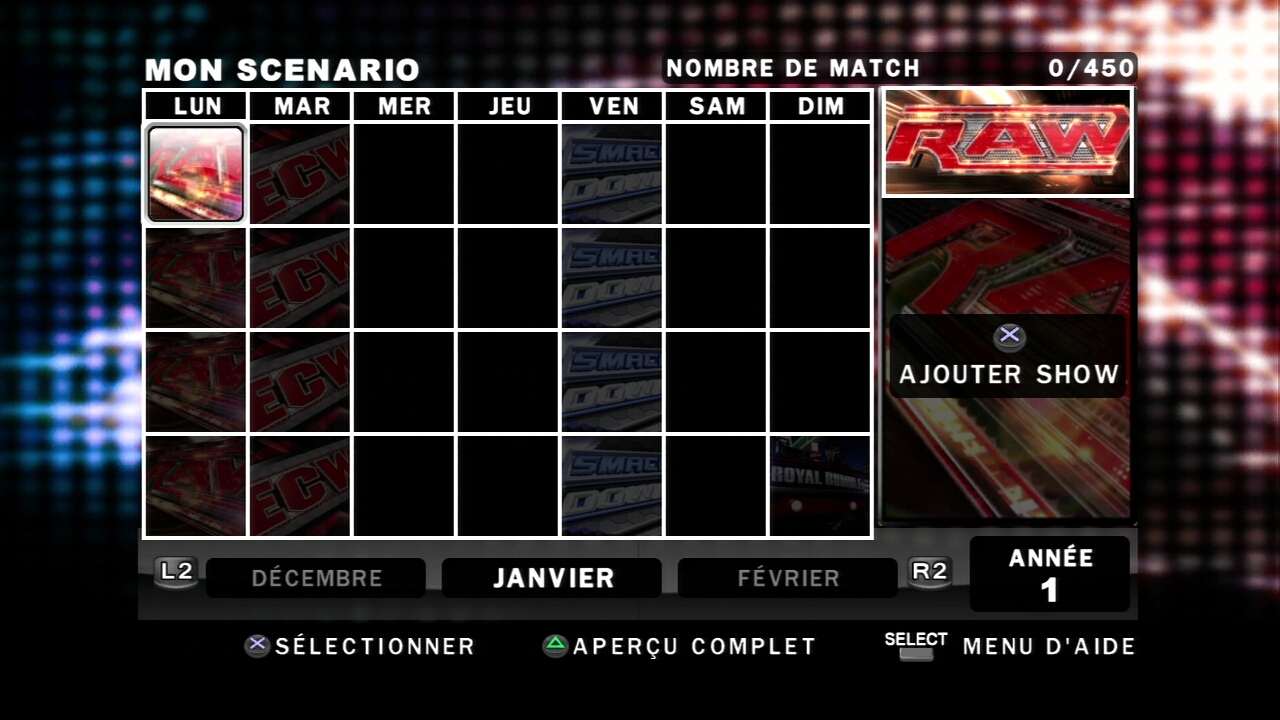The height and width of the screenshot is (720, 1280).
Task: Switch to the Décembre month
Action: tap(316, 578)
